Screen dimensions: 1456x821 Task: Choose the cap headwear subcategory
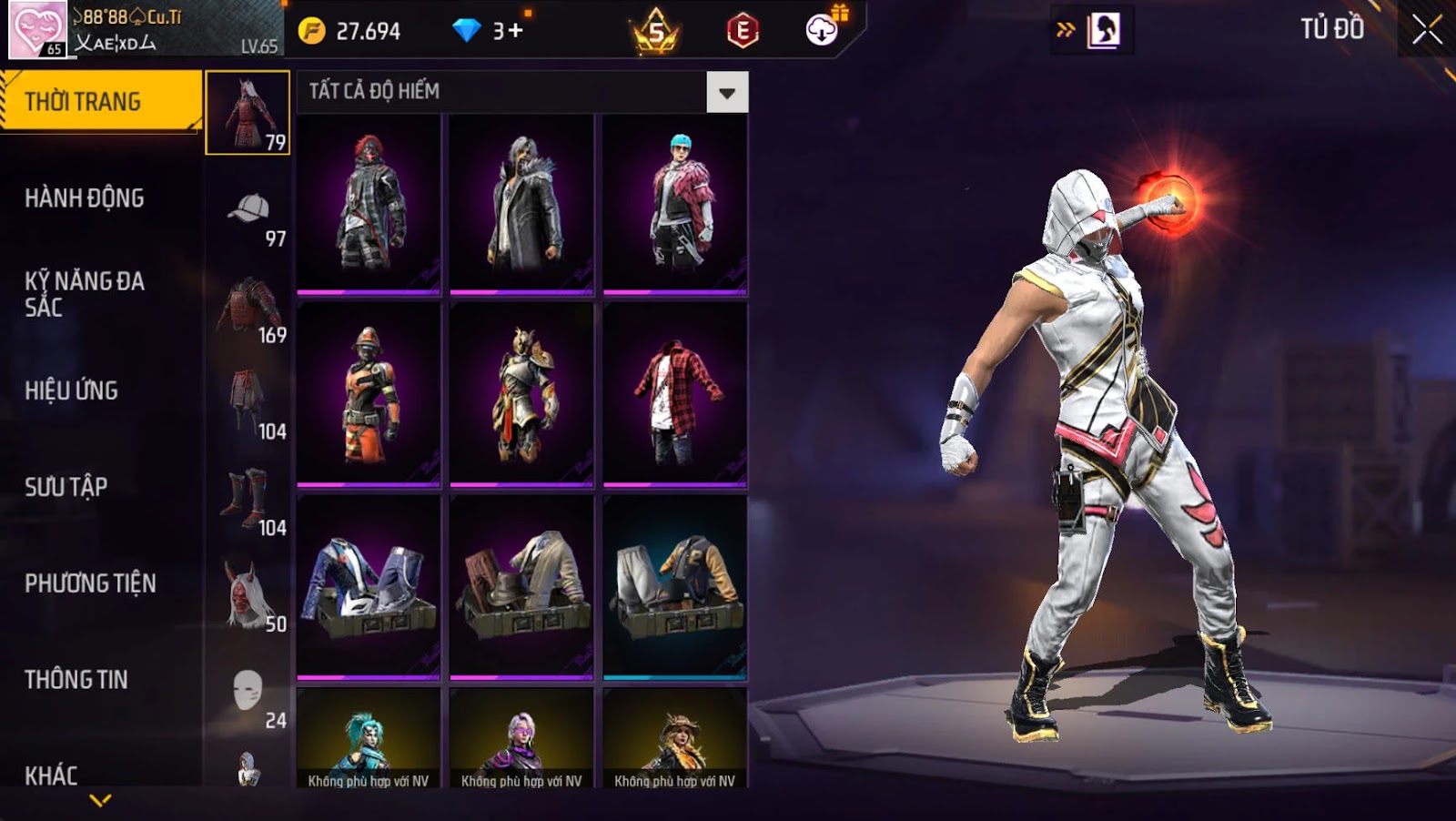pyautogui.click(x=248, y=209)
